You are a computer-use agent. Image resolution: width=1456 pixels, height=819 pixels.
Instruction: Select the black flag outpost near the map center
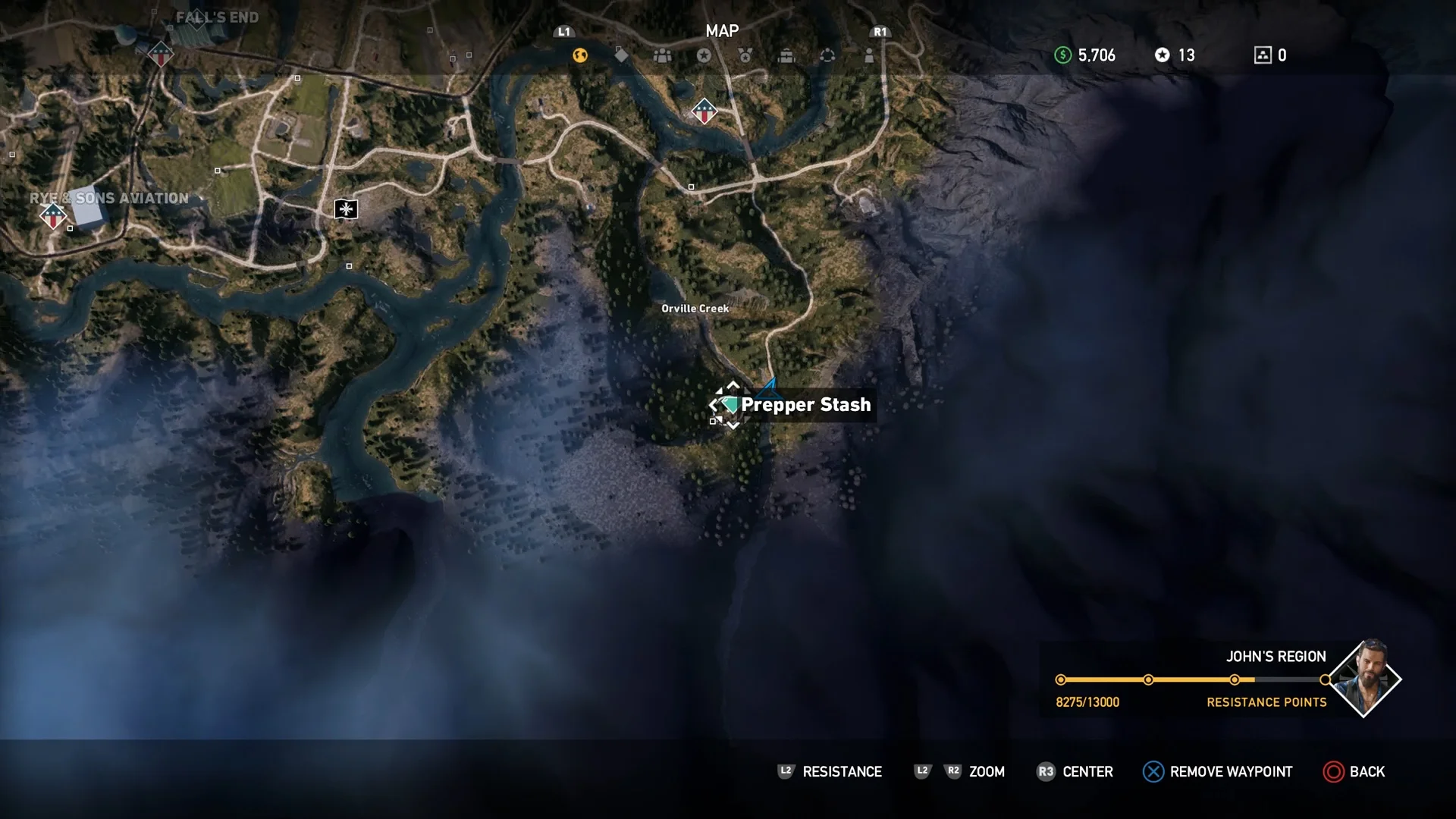click(345, 209)
